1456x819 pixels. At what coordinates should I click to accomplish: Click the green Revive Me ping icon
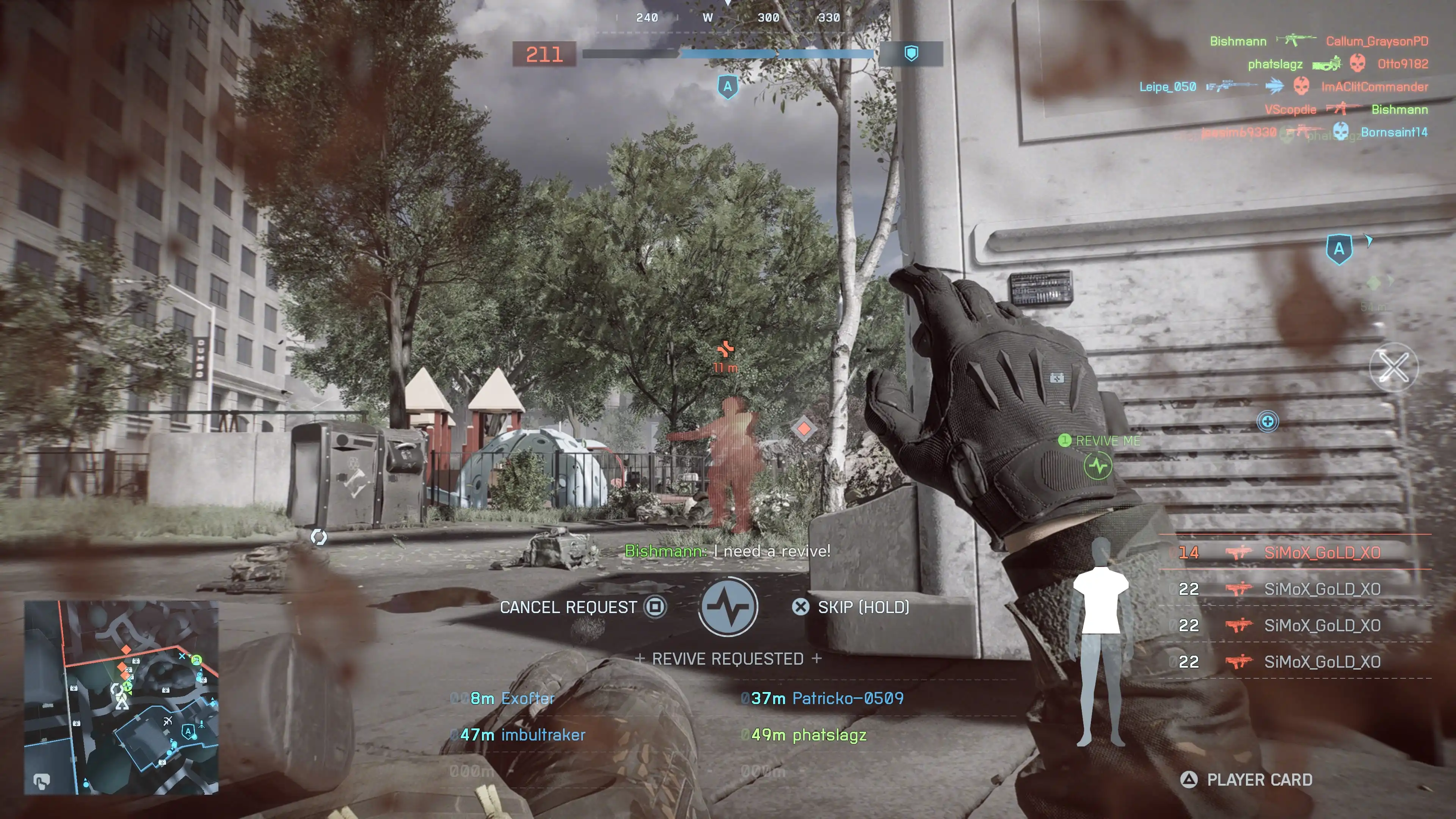pyautogui.click(x=1098, y=466)
